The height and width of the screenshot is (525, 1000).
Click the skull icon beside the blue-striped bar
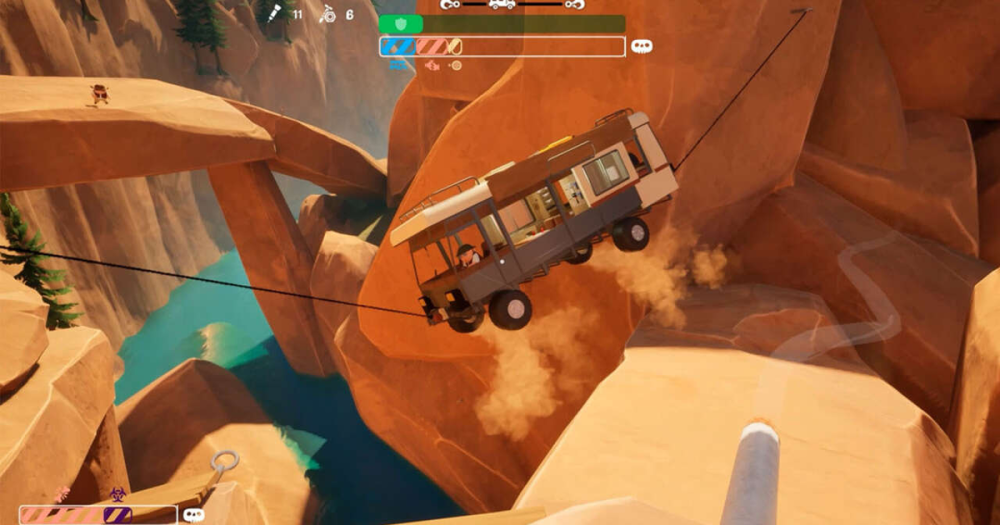click(x=642, y=46)
